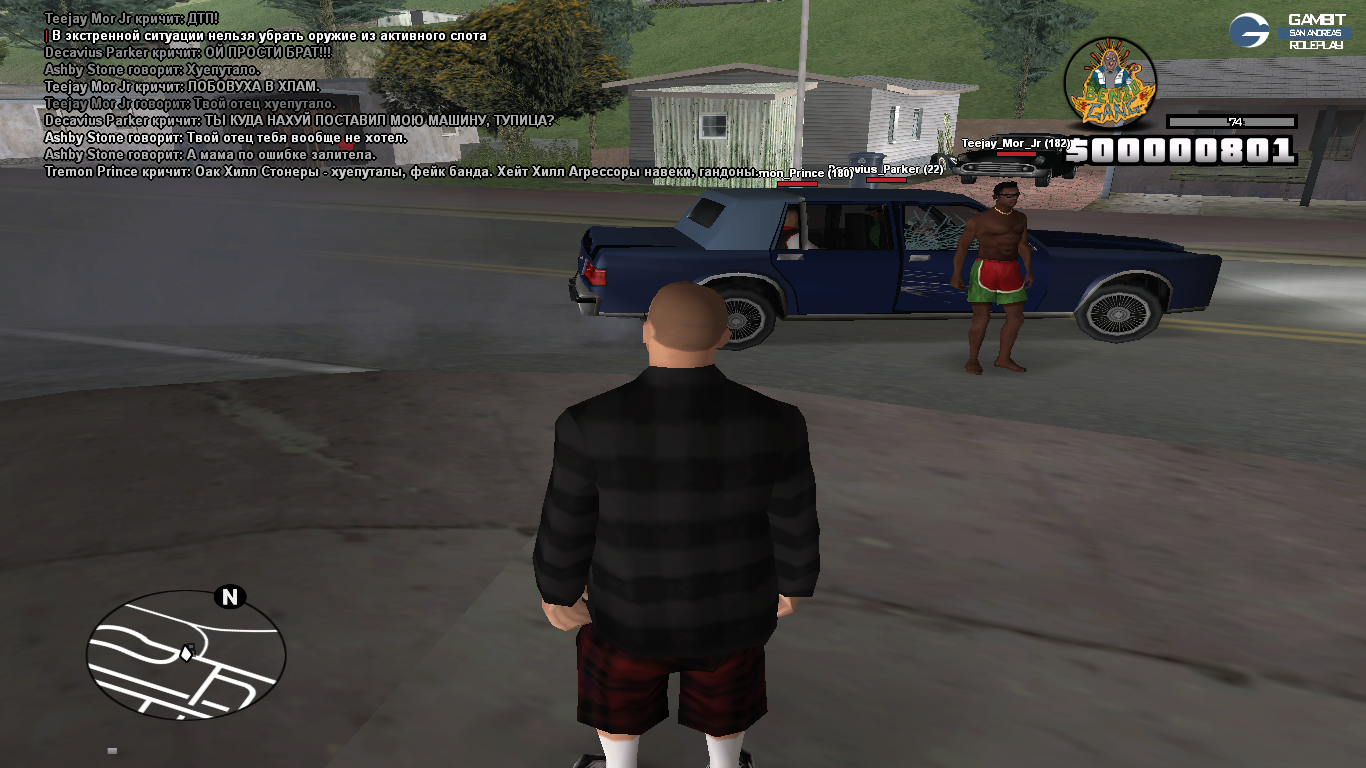The width and height of the screenshot is (1366, 768).
Task: Click the circular radar minimap
Action: tap(186, 655)
